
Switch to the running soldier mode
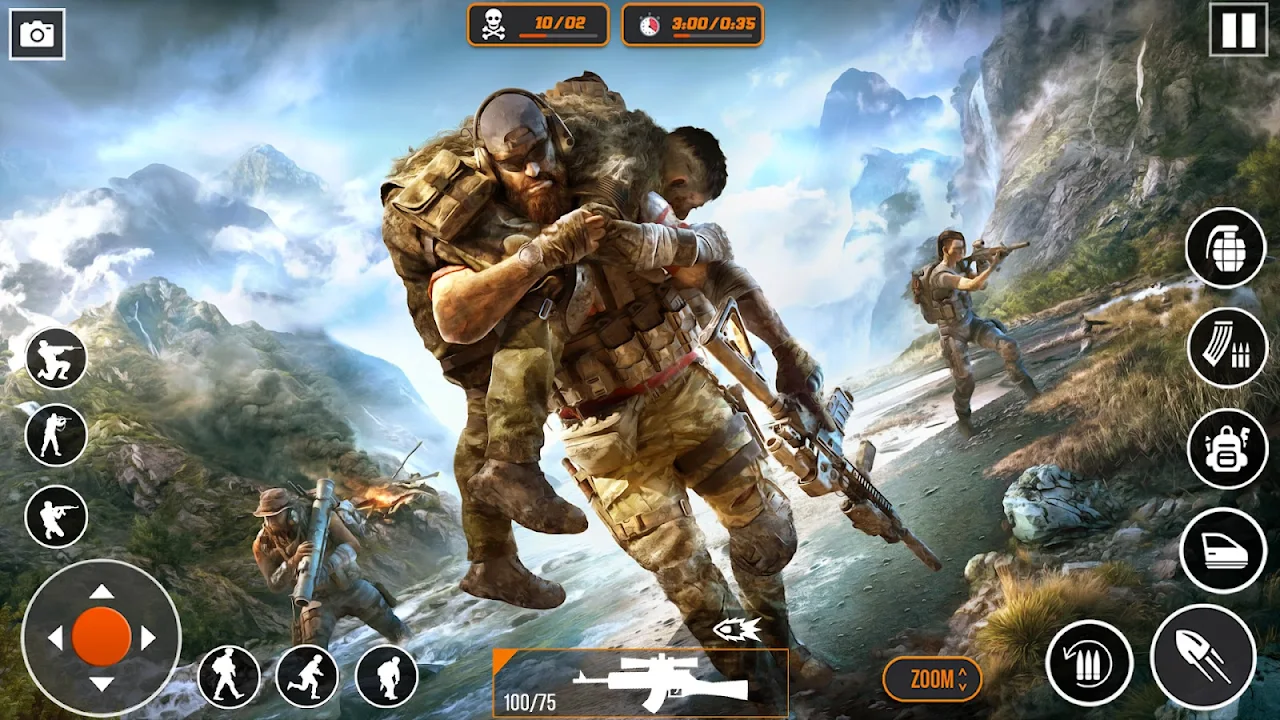(307, 677)
